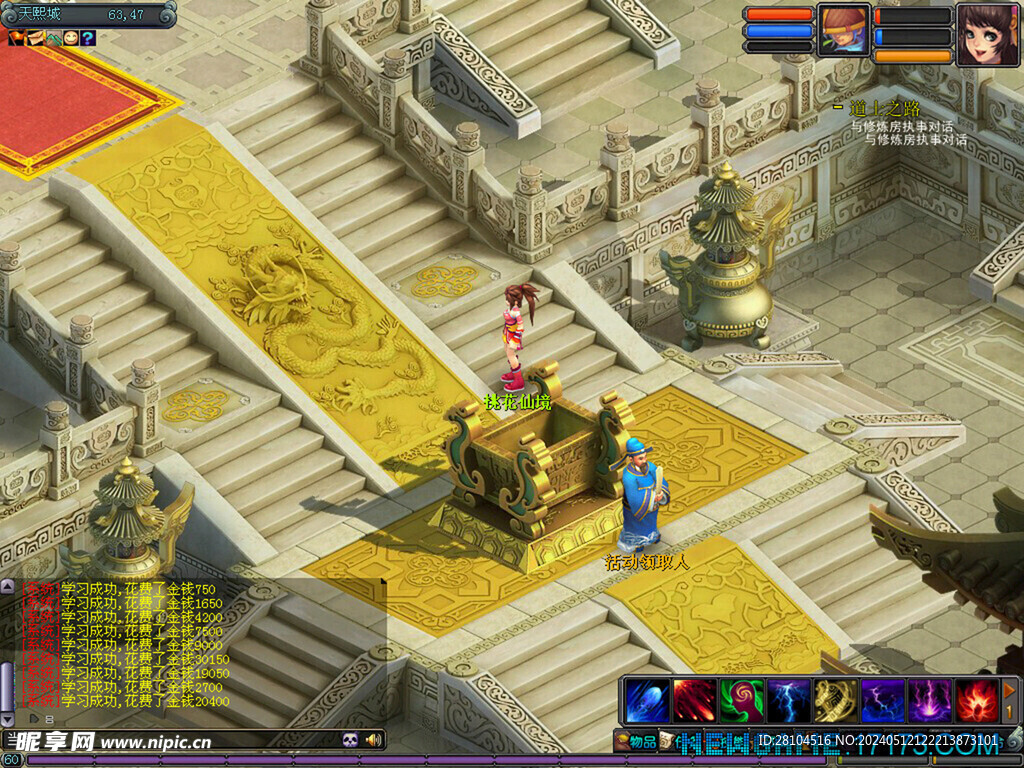Open the mountain map icon
Image resolution: width=1024 pixels, height=768 pixels.
pyautogui.click(x=52, y=38)
